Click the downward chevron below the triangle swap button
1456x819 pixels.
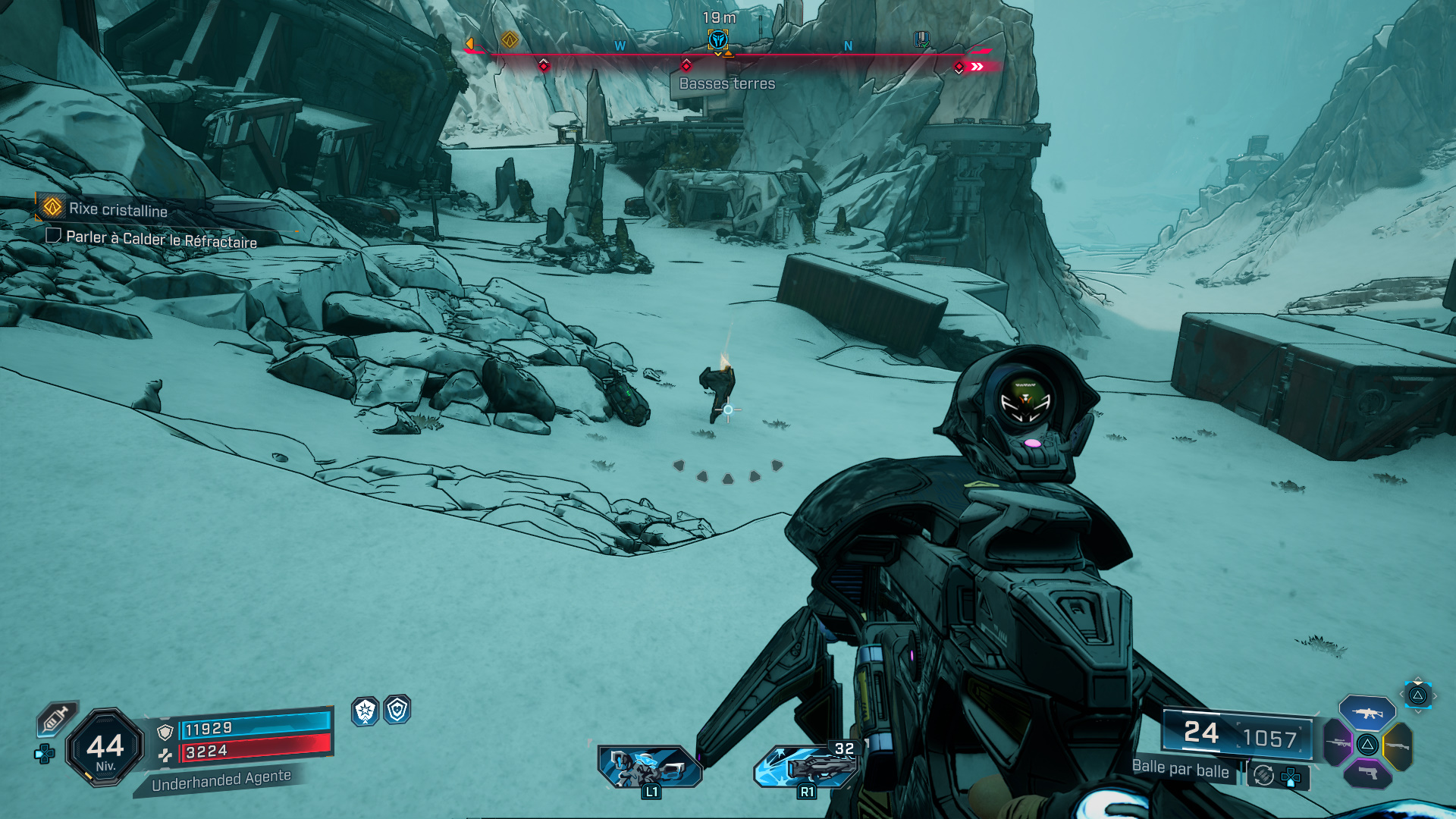coord(1418,711)
